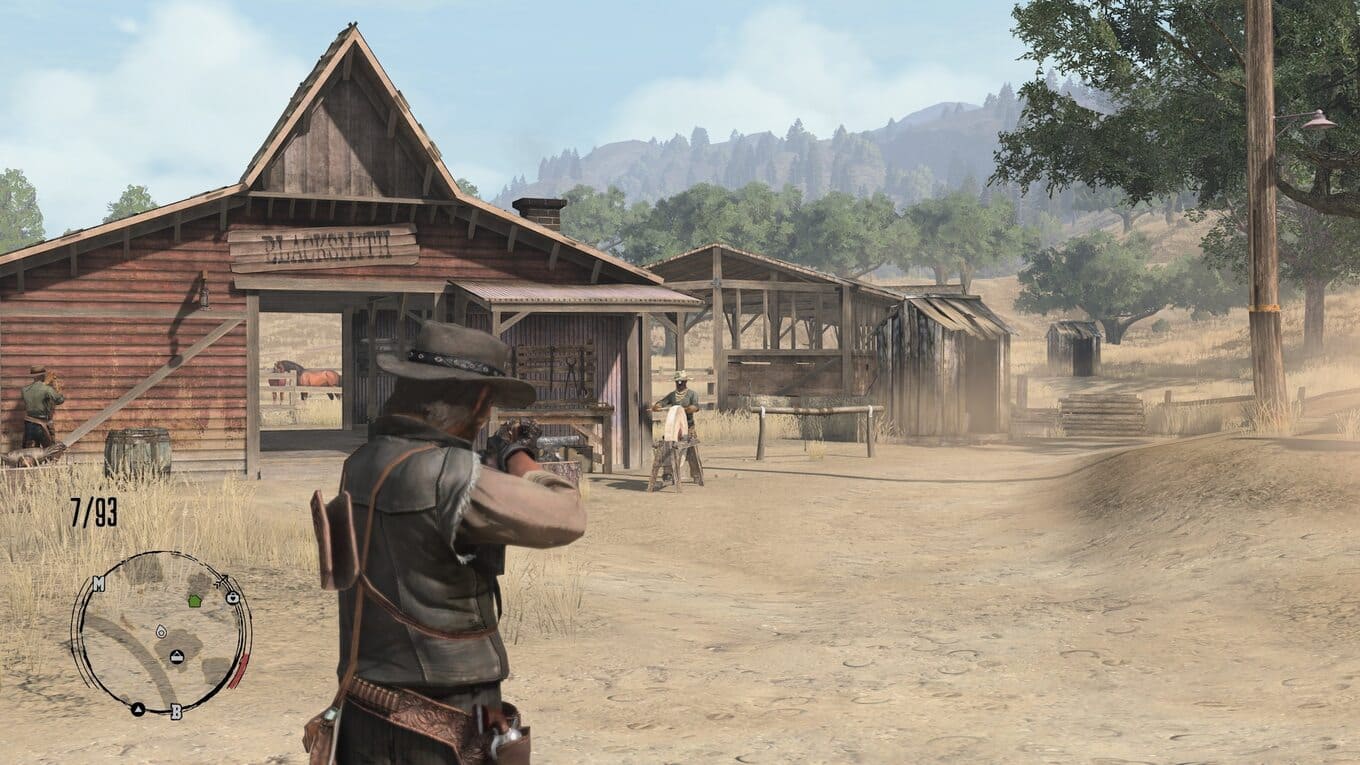Click the black triangle marker on the minimap rim
The height and width of the screenshot is (765, 1360).
pyautogui.click(x=138, y=709)
